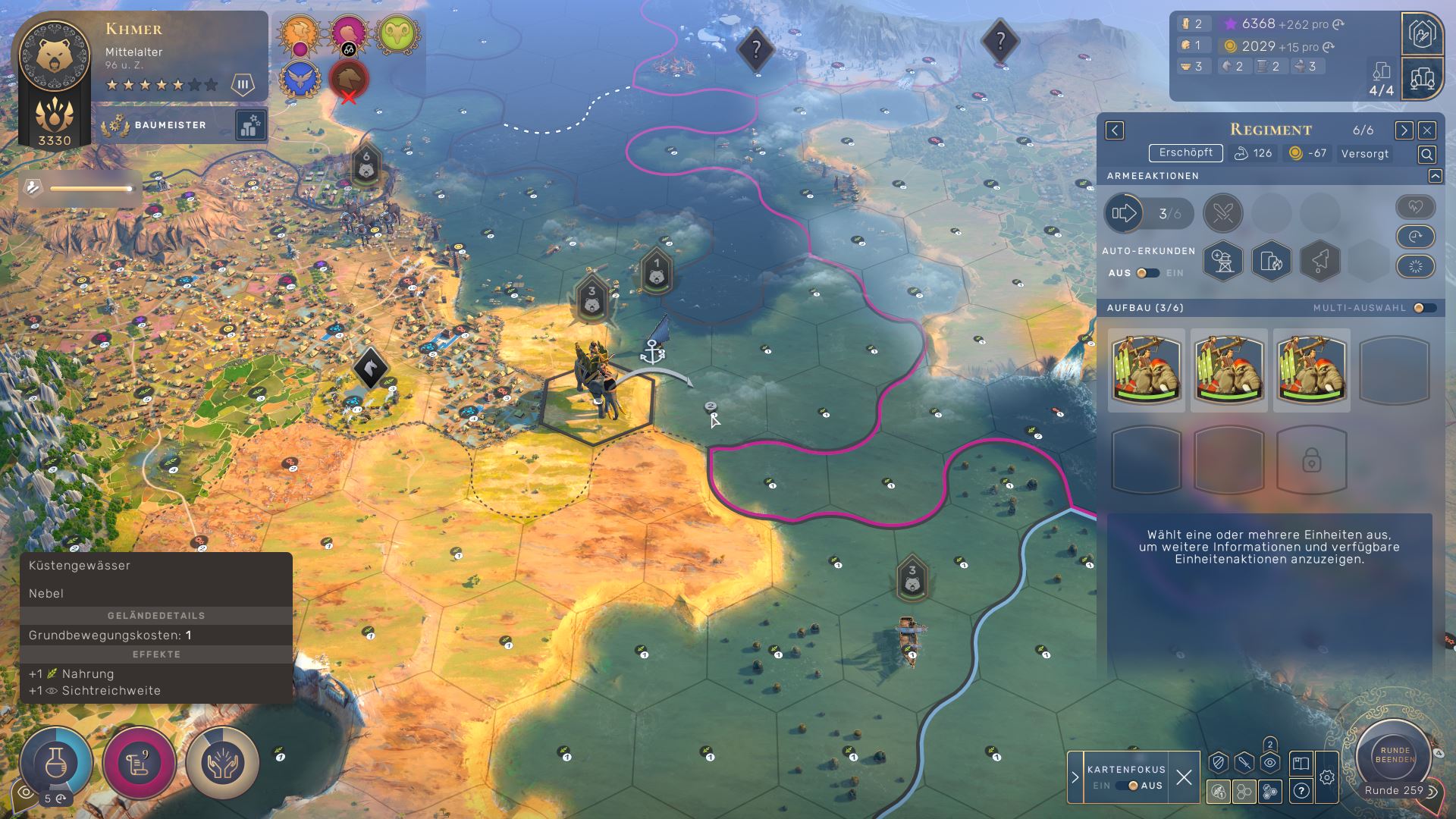Activate the army move arrow action
This screenshot has width=1456, height=819.
(1125, 214)
